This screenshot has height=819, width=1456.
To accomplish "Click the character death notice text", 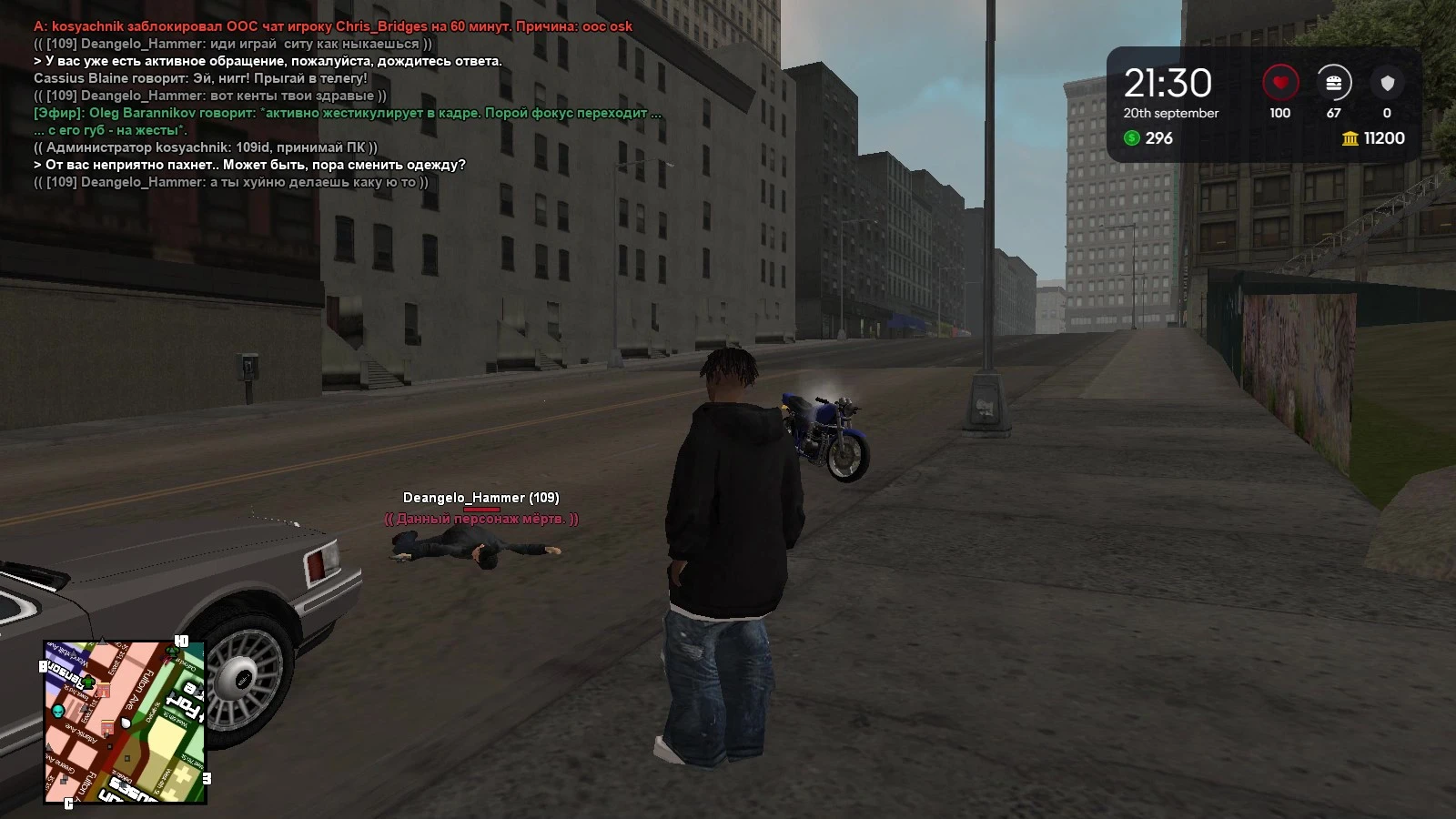I will tap(480, 519).
